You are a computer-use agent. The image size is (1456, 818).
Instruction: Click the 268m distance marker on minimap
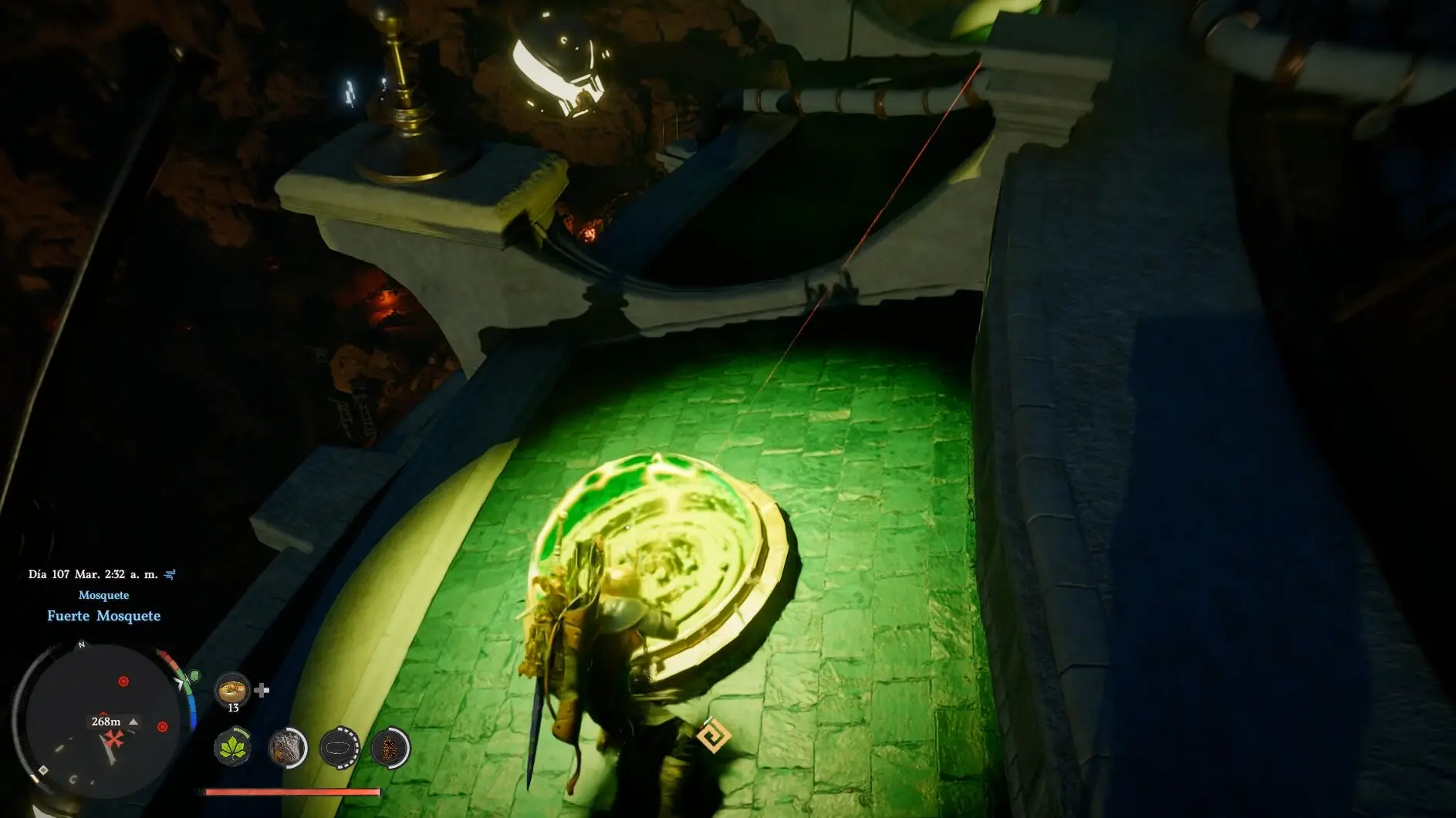pyautogui.click(x=106, y=722)
